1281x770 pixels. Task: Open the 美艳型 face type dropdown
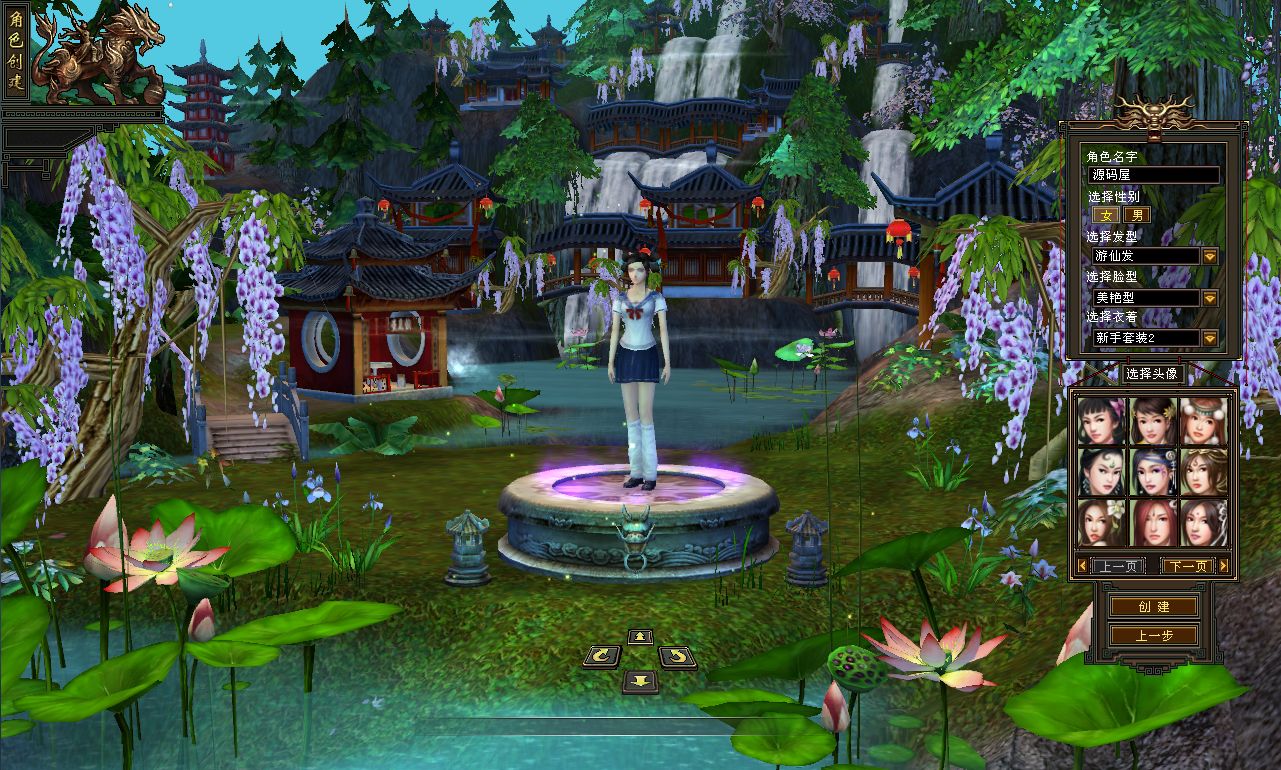[1209, 297]
